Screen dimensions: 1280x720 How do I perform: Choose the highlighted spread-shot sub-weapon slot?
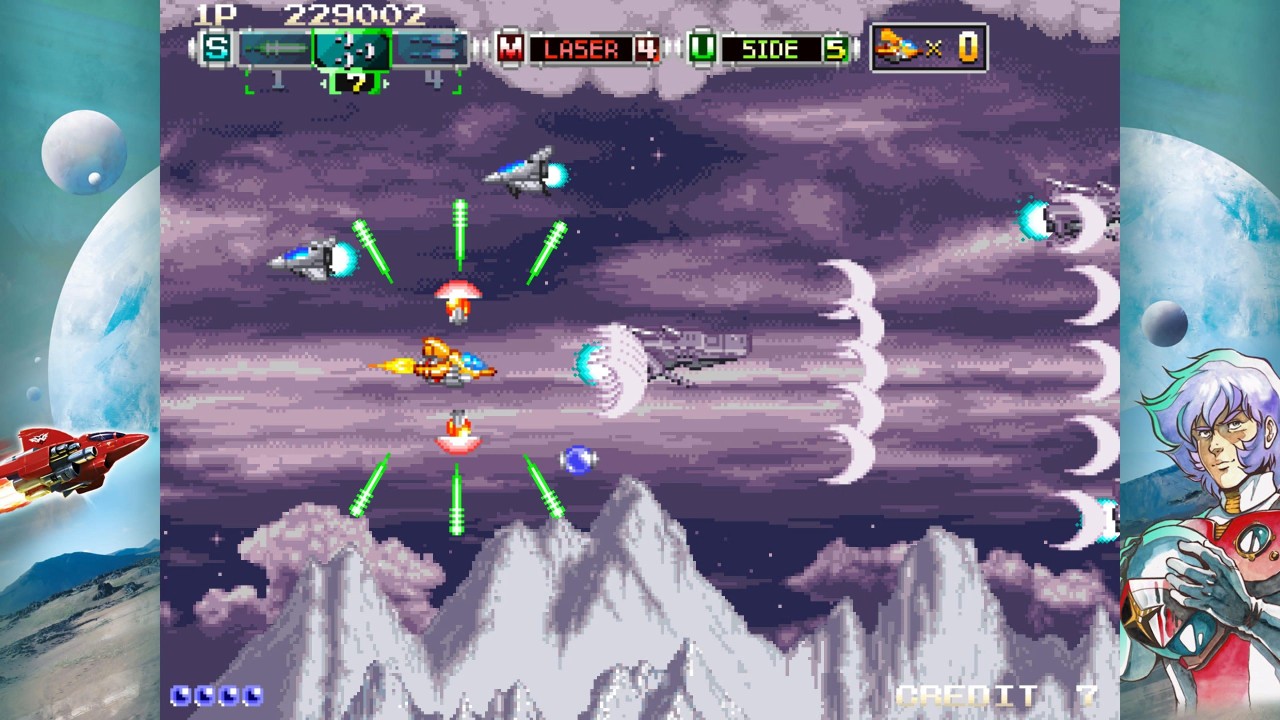click(x=351, y=48)
